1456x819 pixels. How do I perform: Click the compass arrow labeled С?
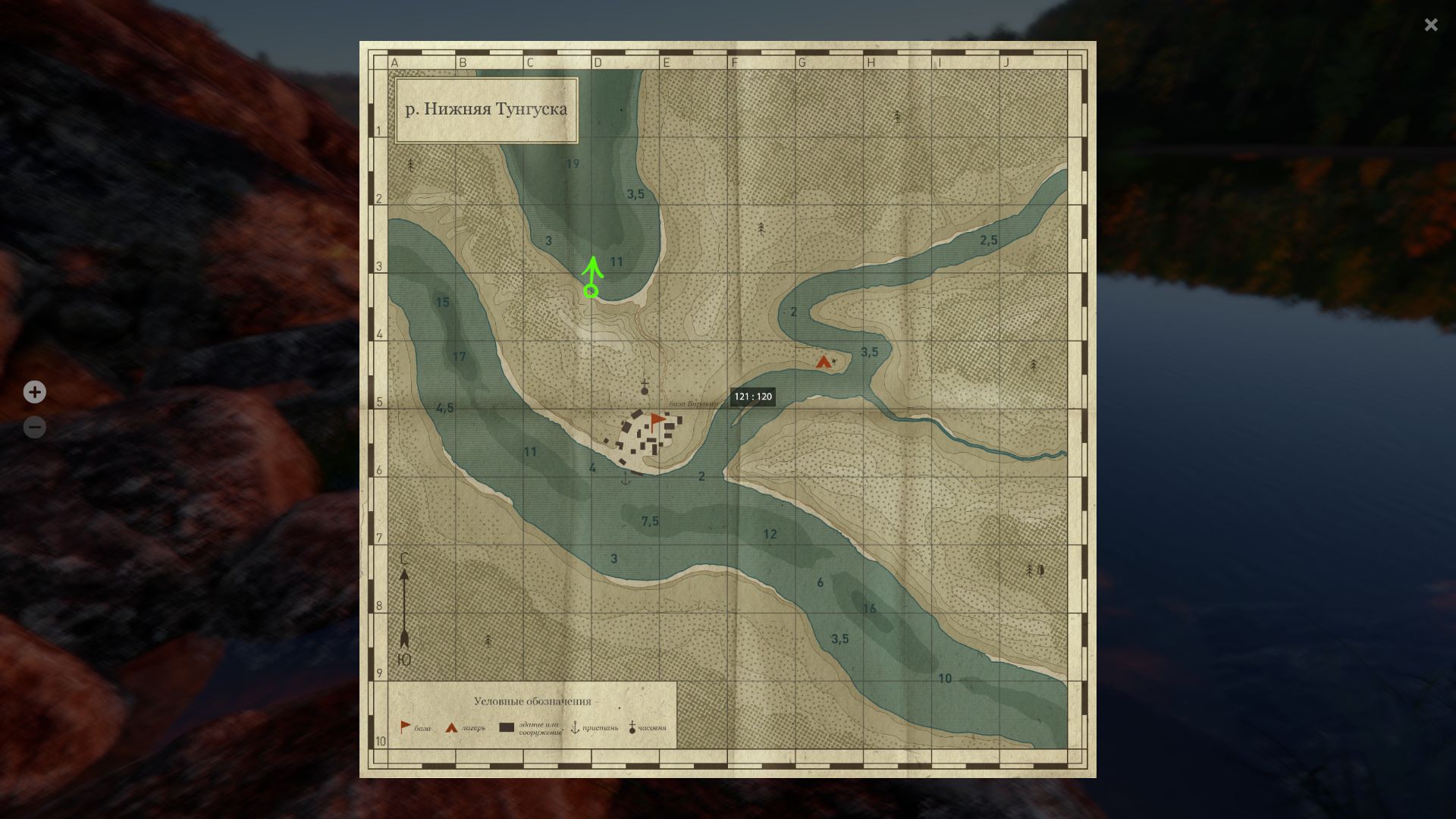tap(404, 599)
